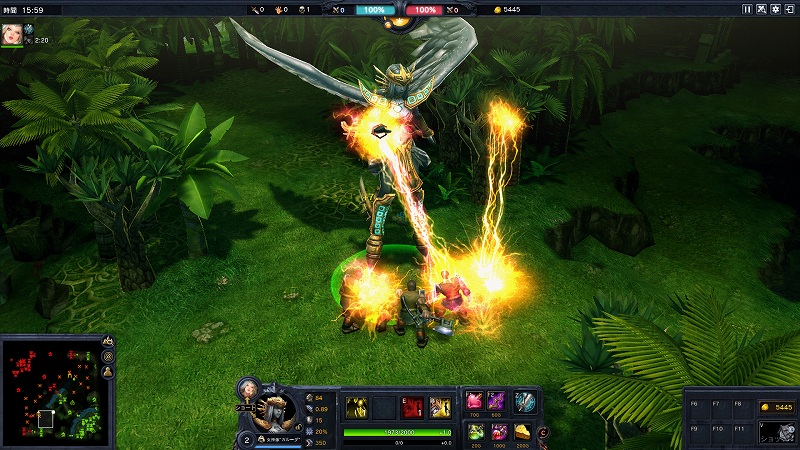Click the minimap hero figure button
Screen dimensions: 800x450
[107, 372]
